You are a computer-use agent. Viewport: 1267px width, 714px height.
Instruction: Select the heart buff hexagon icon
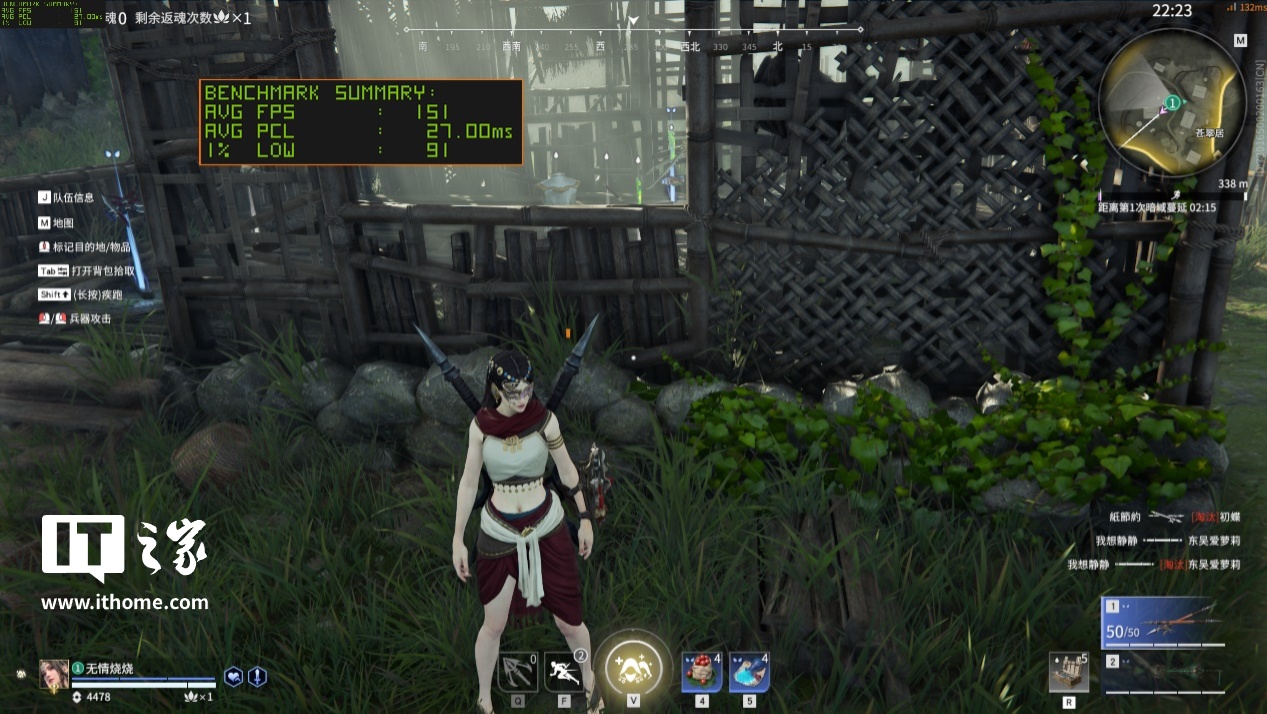click(x=233, y=677)
